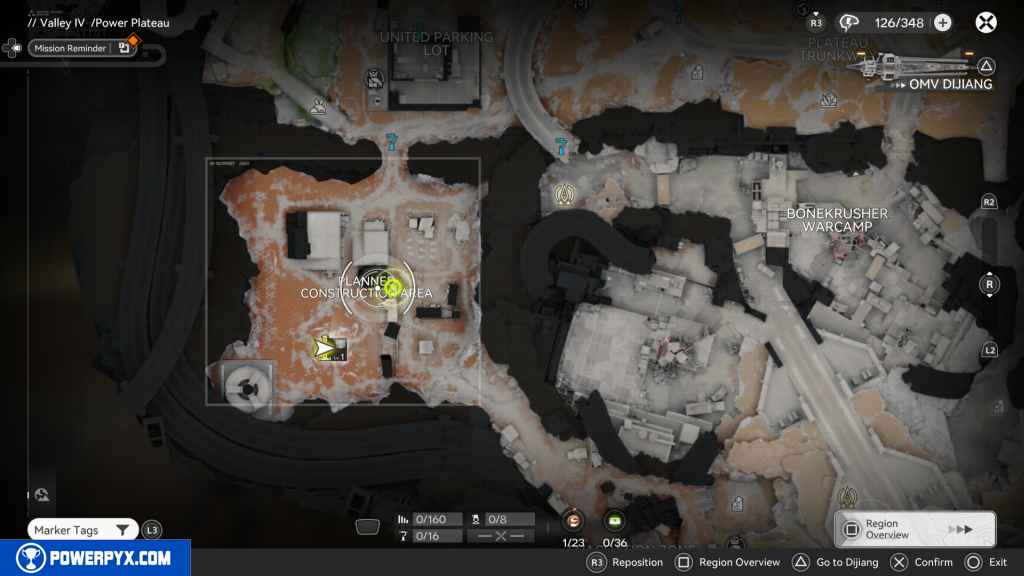Select the green Planned Construction Area marker
1024x576 pixels.
(x=394, y=288)
